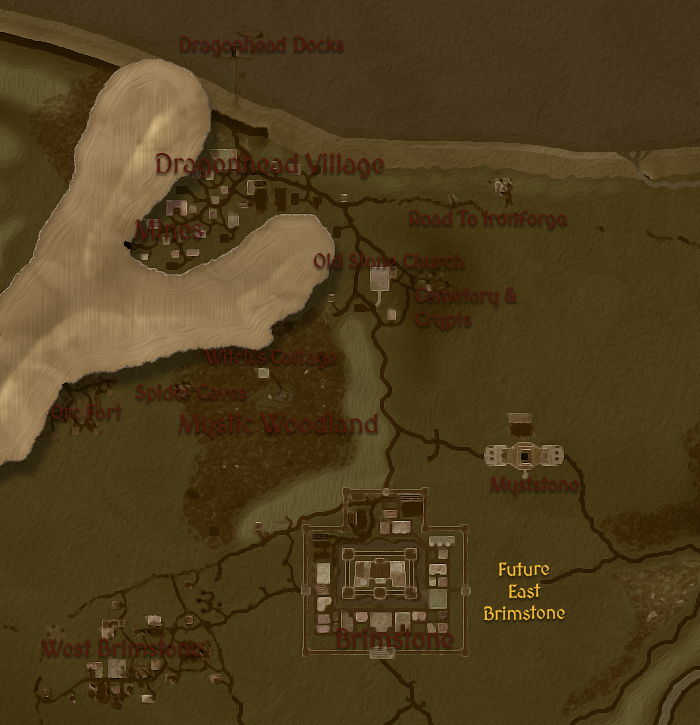This screenshot has height=725, width=700.
Task: Select the Dragonhead Docks map label
Action: (260, 45)
